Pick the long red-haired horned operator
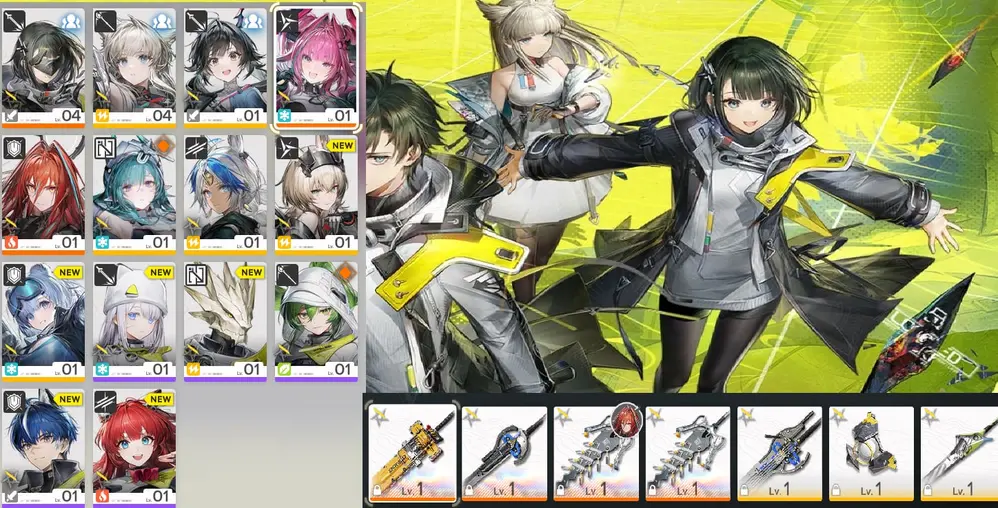998x508 pixels. click(x=43, y=194)
